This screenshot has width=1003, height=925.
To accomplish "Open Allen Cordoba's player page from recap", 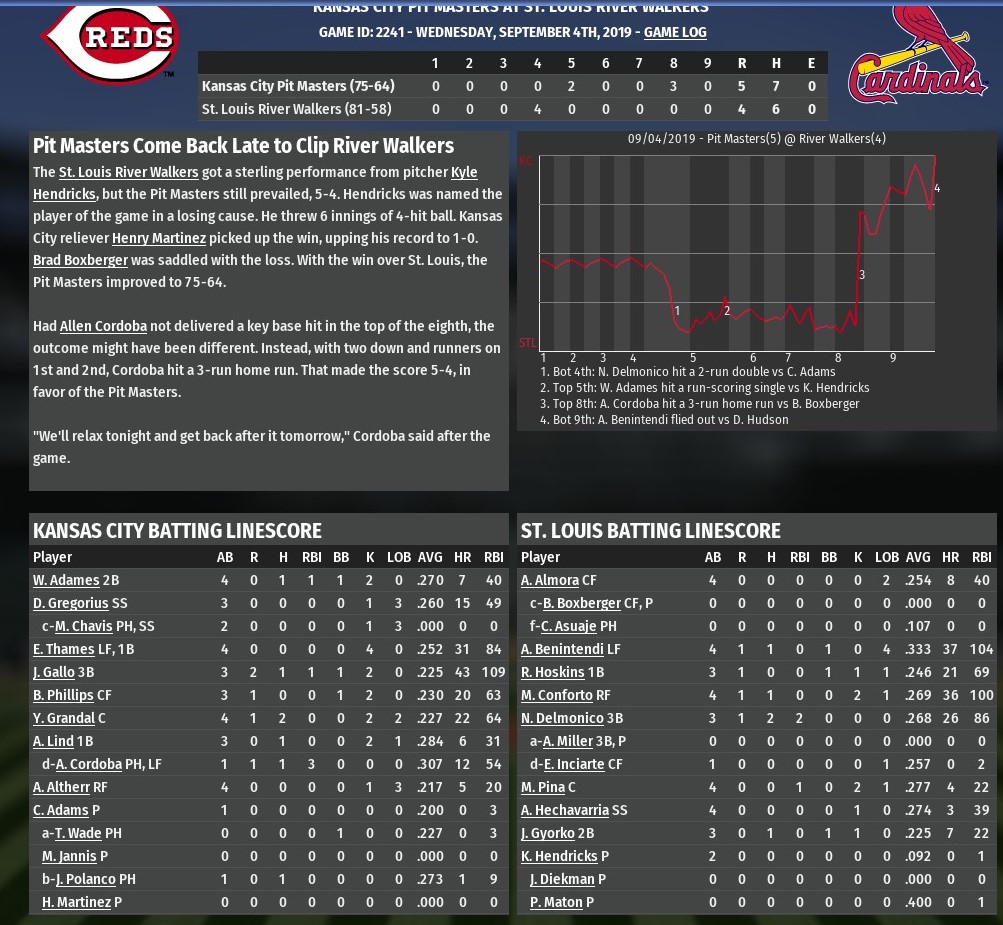I will click(103, 326).
